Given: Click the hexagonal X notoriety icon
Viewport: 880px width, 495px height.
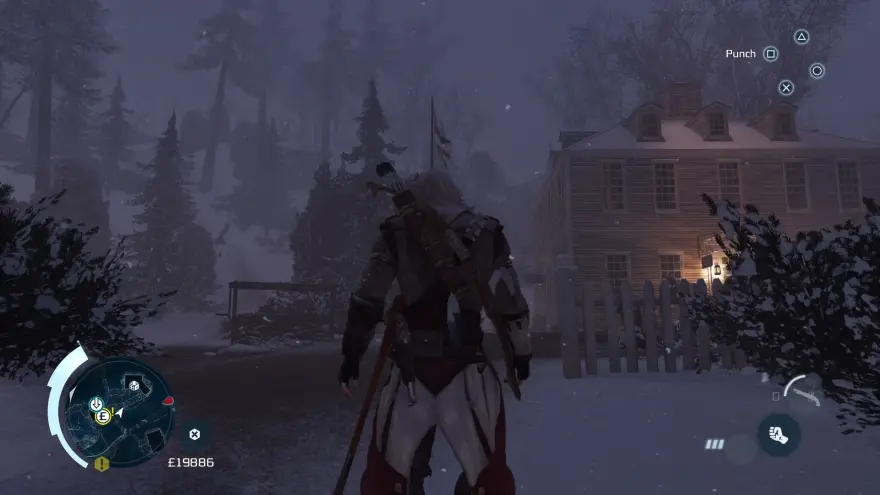Looking at the screenshot, I should pos(194,434).
